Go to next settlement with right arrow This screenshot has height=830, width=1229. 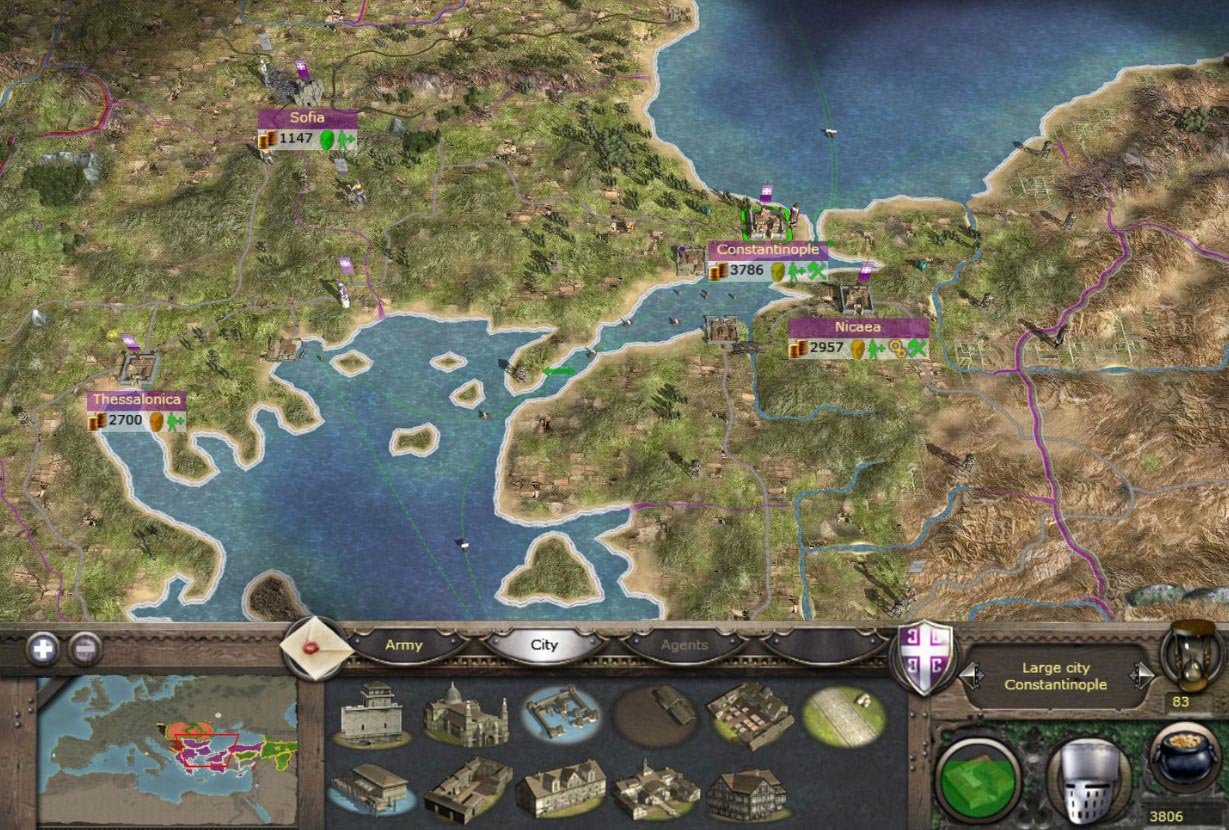point(1140,677)
